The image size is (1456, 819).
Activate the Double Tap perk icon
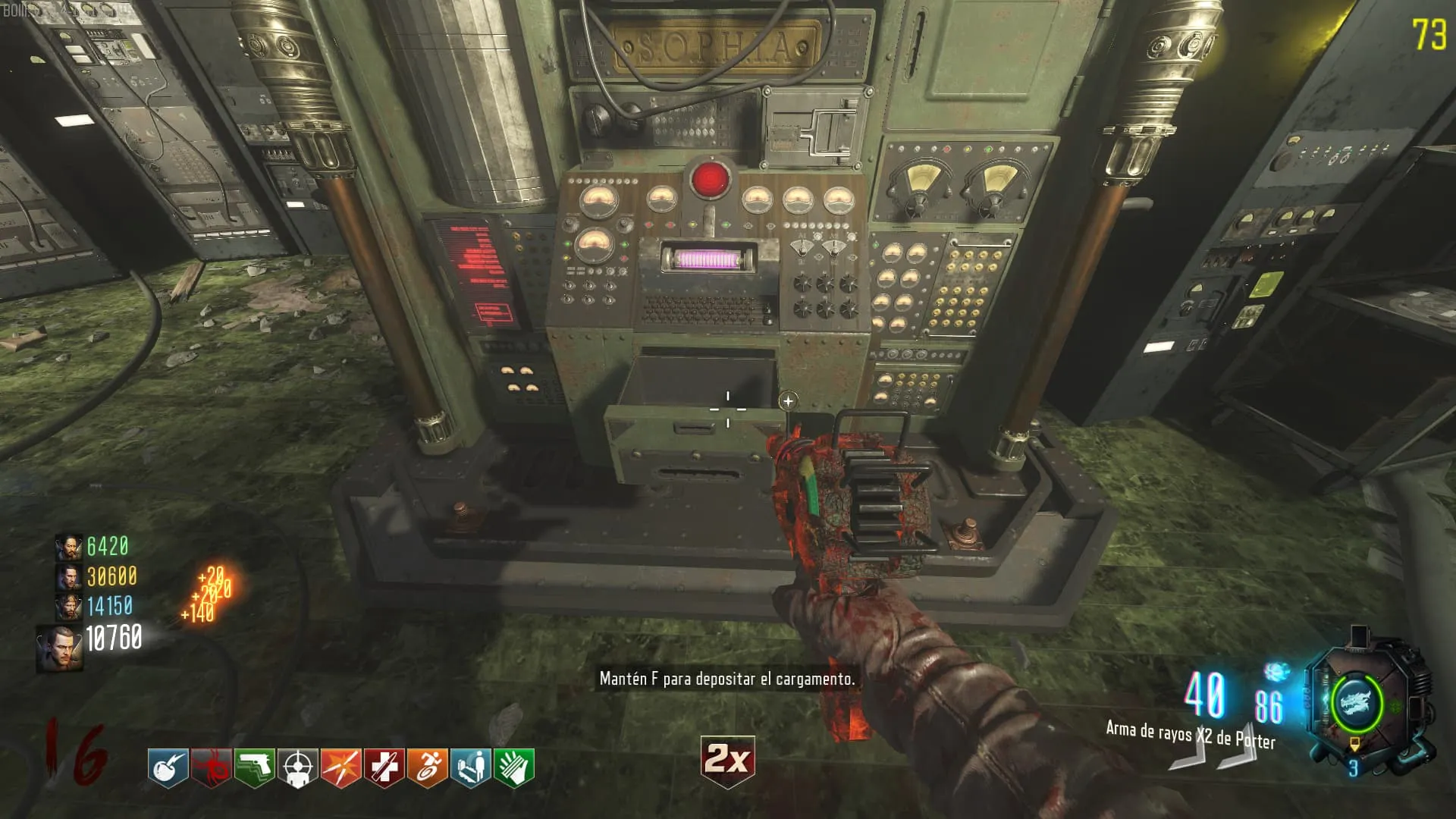[x=340, y=767]
